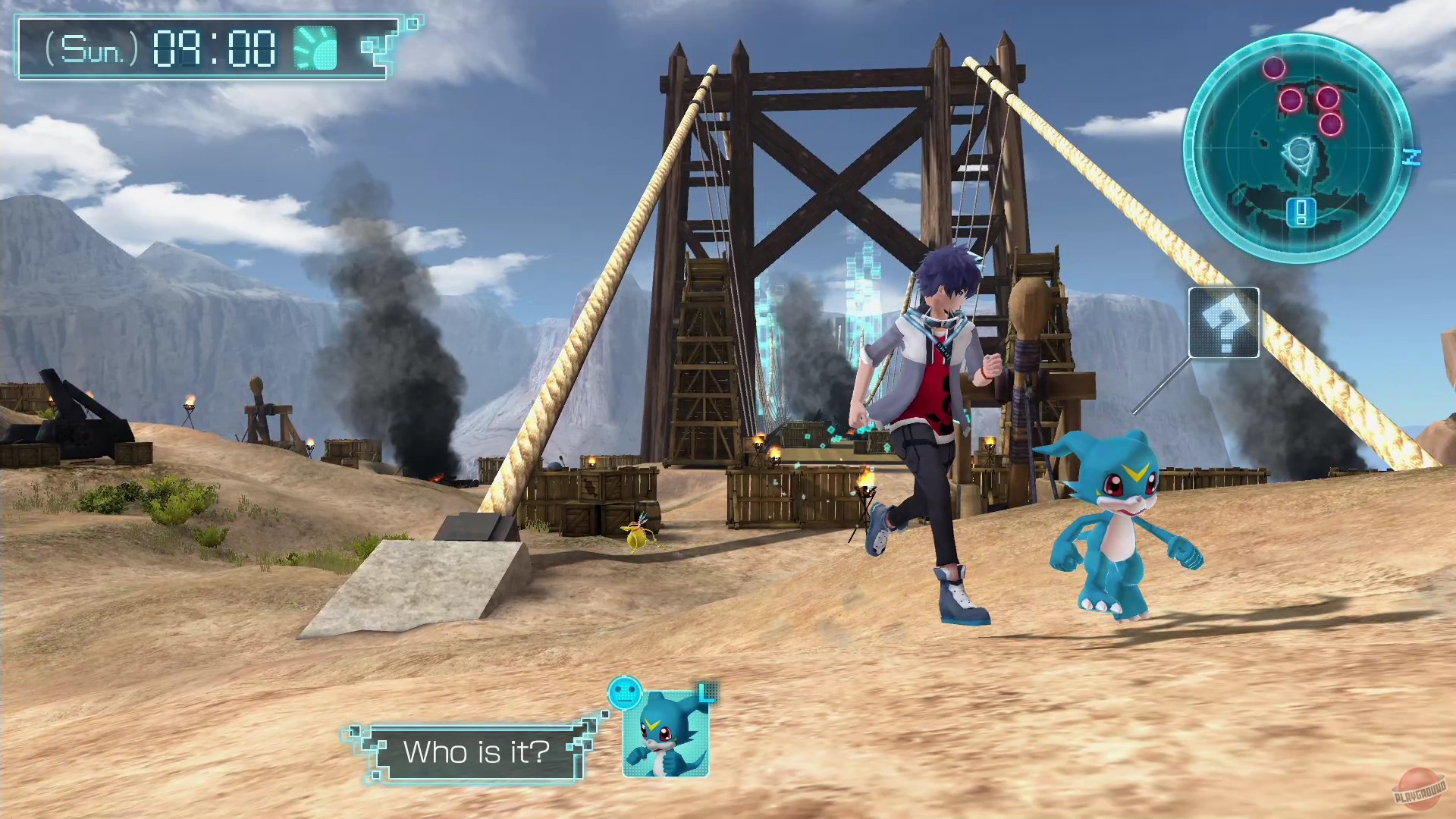1456x819 pixels.
Task: Tap the neutral mood face on Veemon's portrait
Action: pos(624,694)
